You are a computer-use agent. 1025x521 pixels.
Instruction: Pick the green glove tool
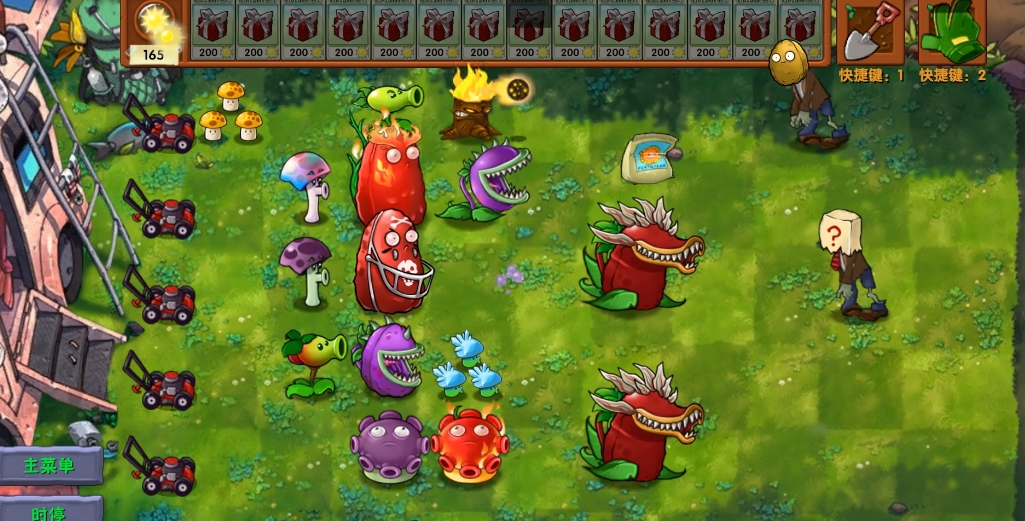(950, 32)
